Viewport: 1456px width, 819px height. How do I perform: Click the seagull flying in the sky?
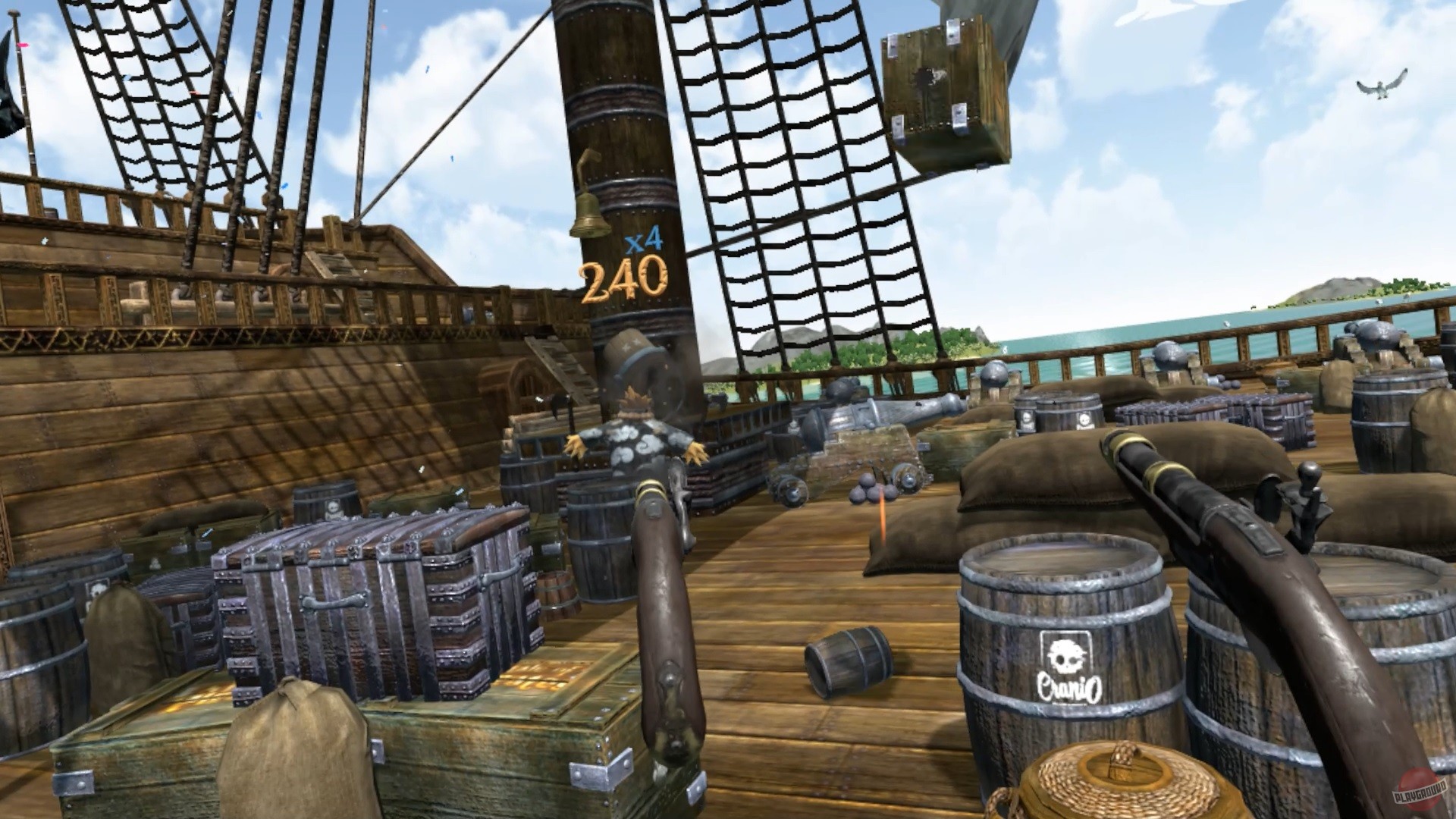pos(1382,91)
